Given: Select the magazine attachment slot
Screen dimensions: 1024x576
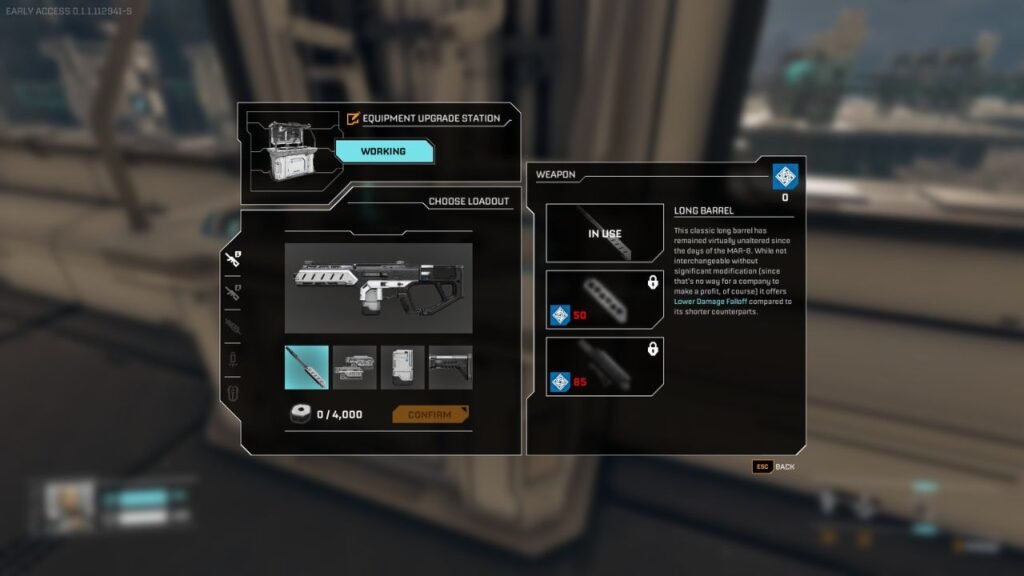Looking at the screenshot, I should pyautogui.click(x=403, y=367).
